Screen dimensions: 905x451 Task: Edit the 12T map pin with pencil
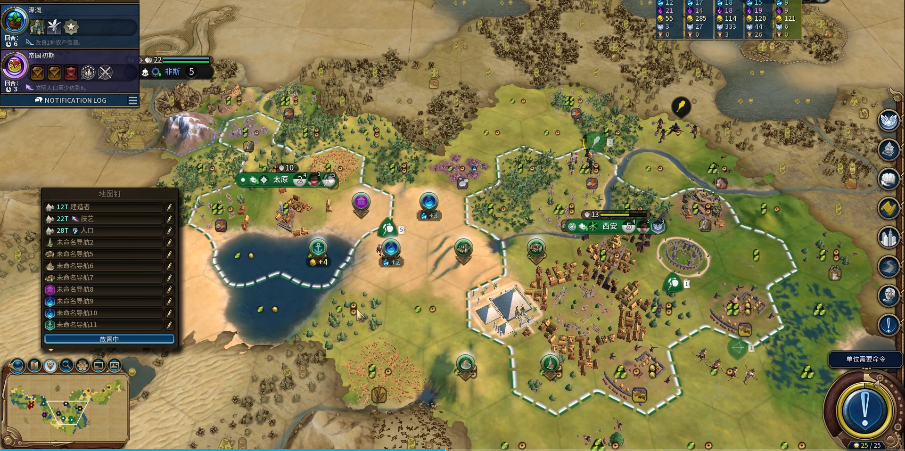(170, 207)
